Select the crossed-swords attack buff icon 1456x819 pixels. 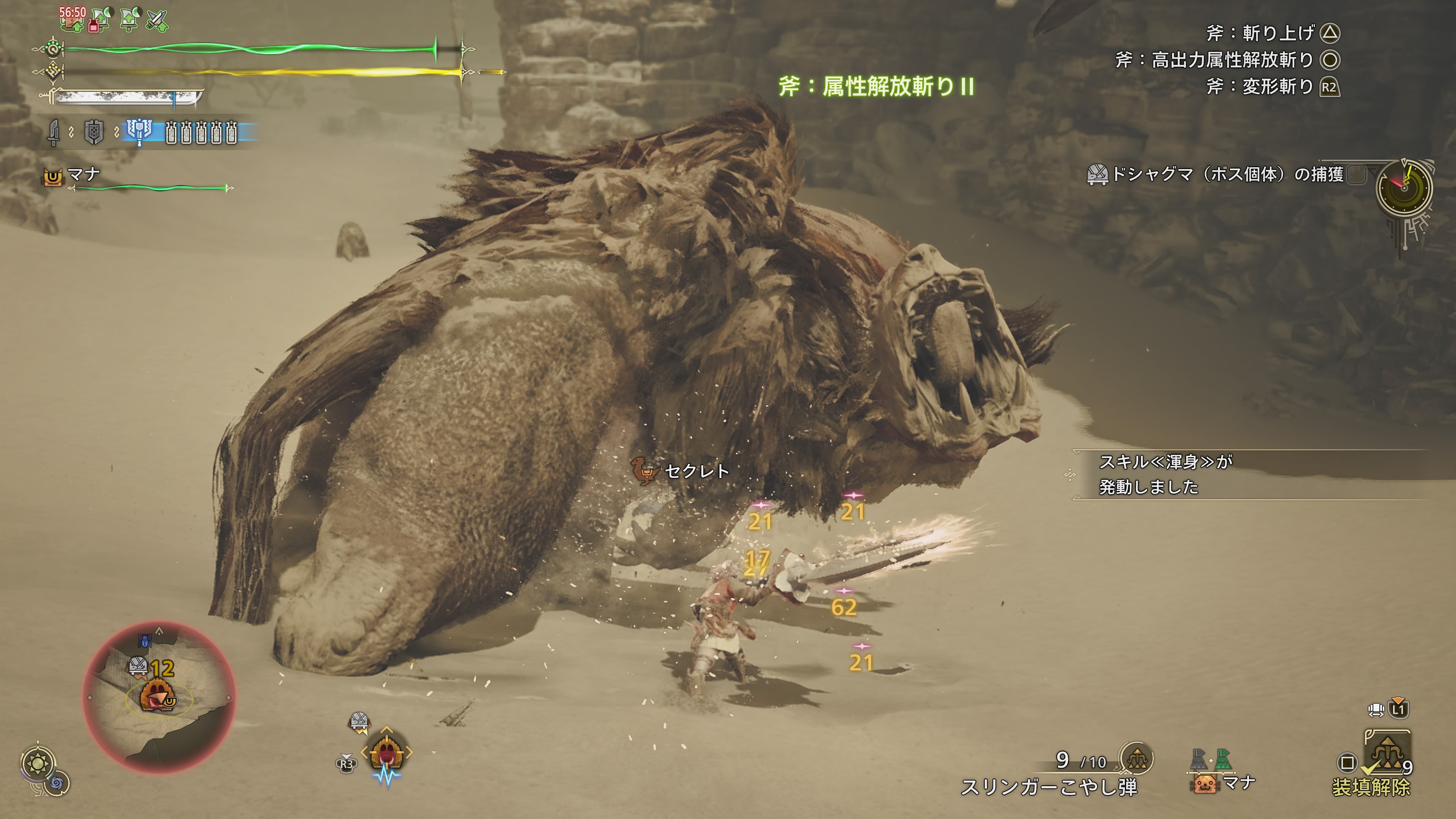157,21
